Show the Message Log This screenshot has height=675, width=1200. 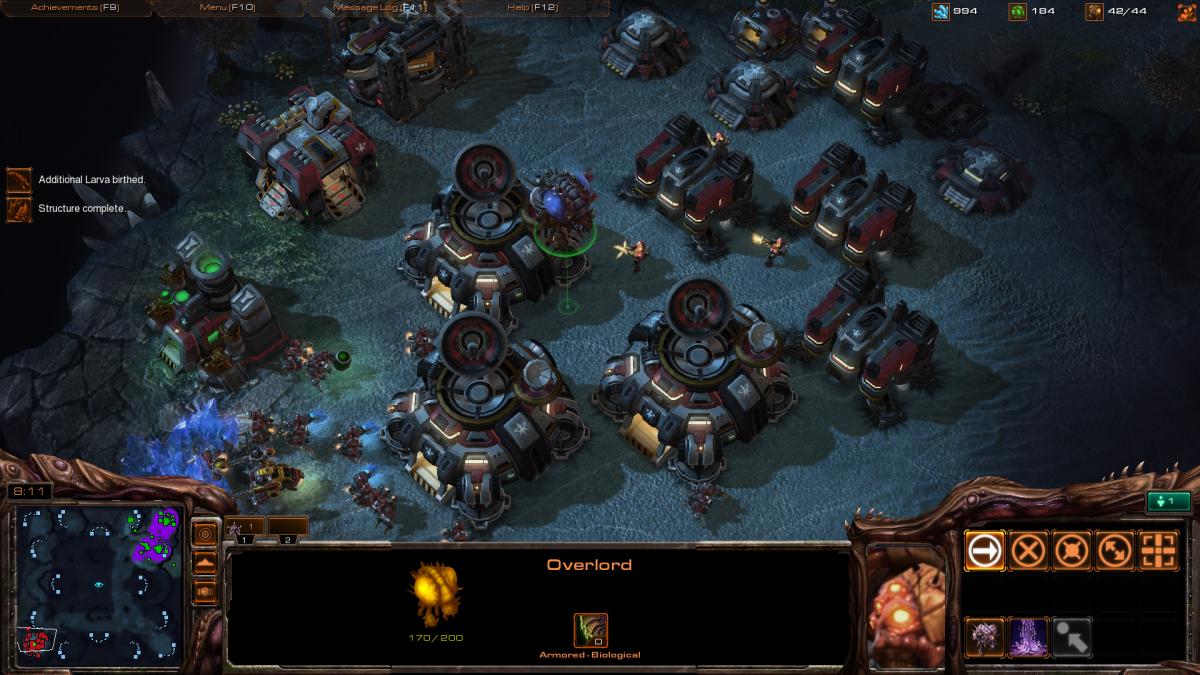pos(380,8)
